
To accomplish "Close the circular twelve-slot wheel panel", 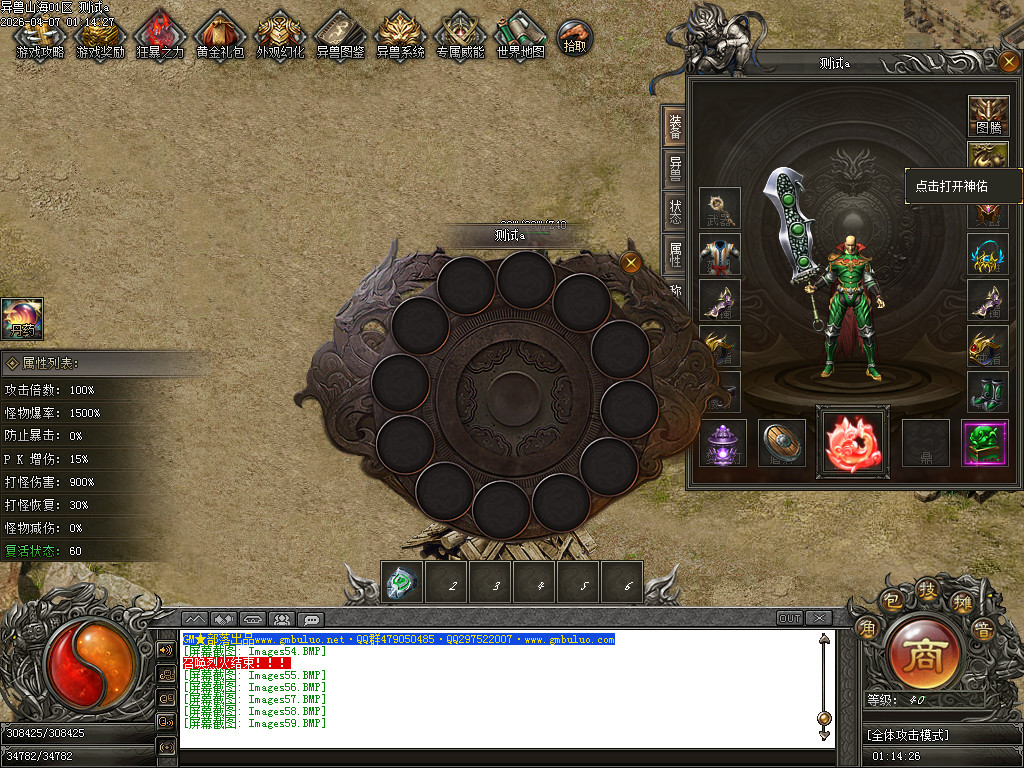I will point(631,263).
